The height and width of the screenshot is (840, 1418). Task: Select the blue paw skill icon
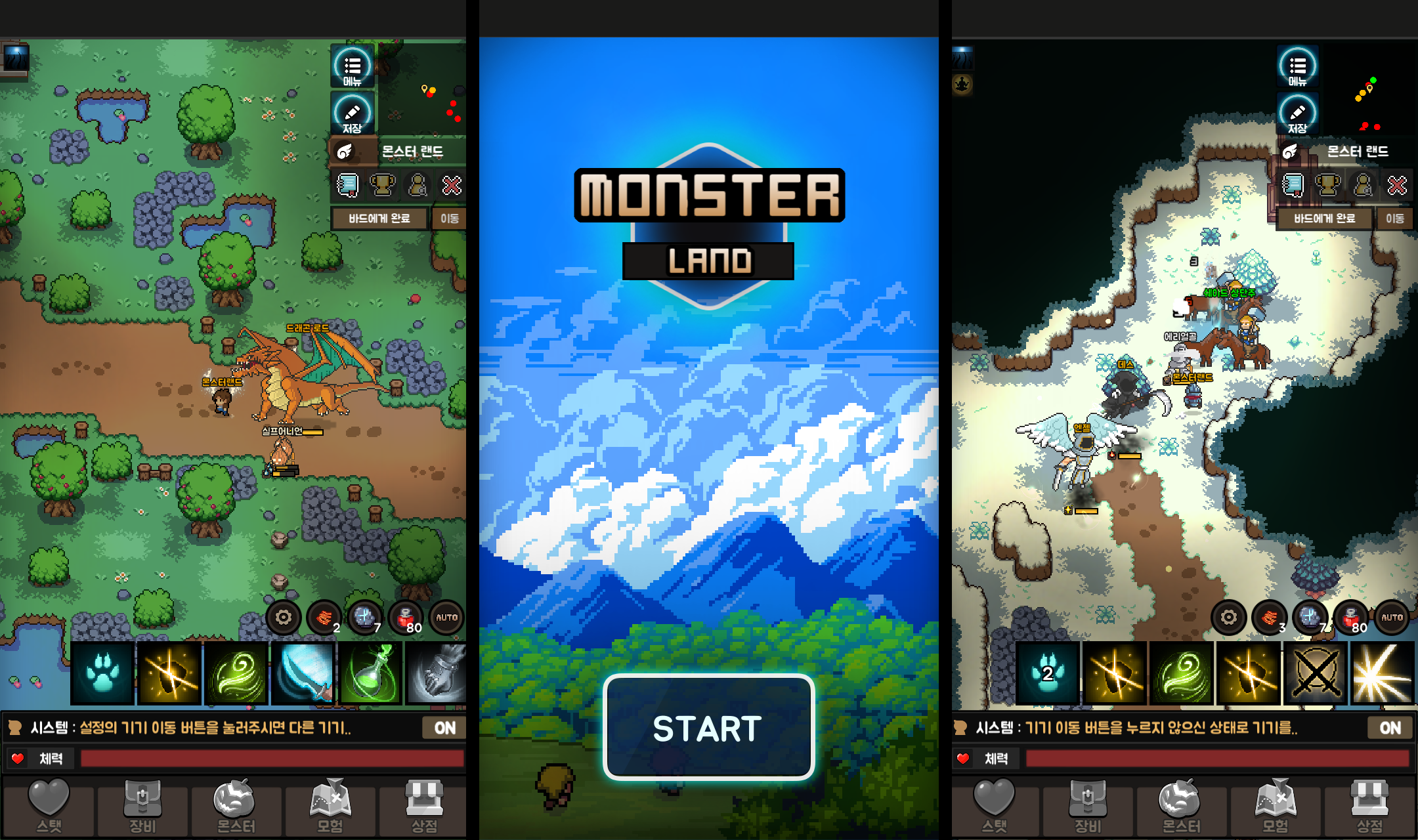[x=102, y=673]
